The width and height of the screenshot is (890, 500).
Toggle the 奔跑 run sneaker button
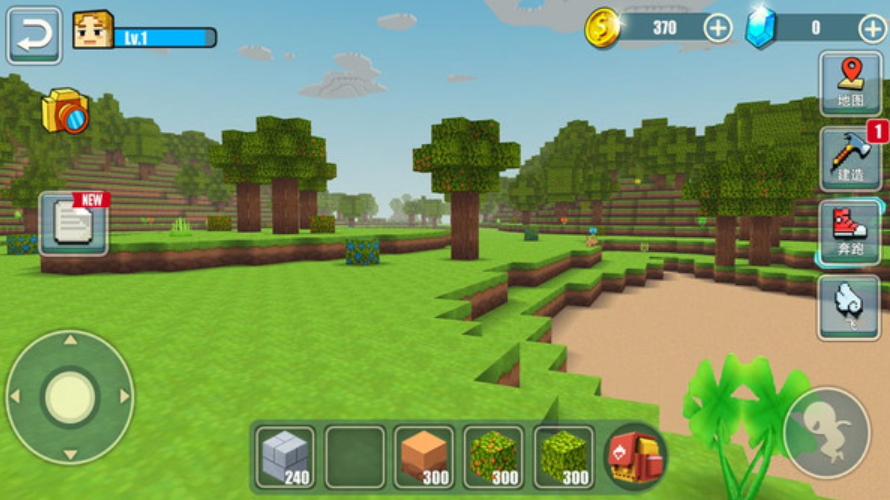(850, 233)
